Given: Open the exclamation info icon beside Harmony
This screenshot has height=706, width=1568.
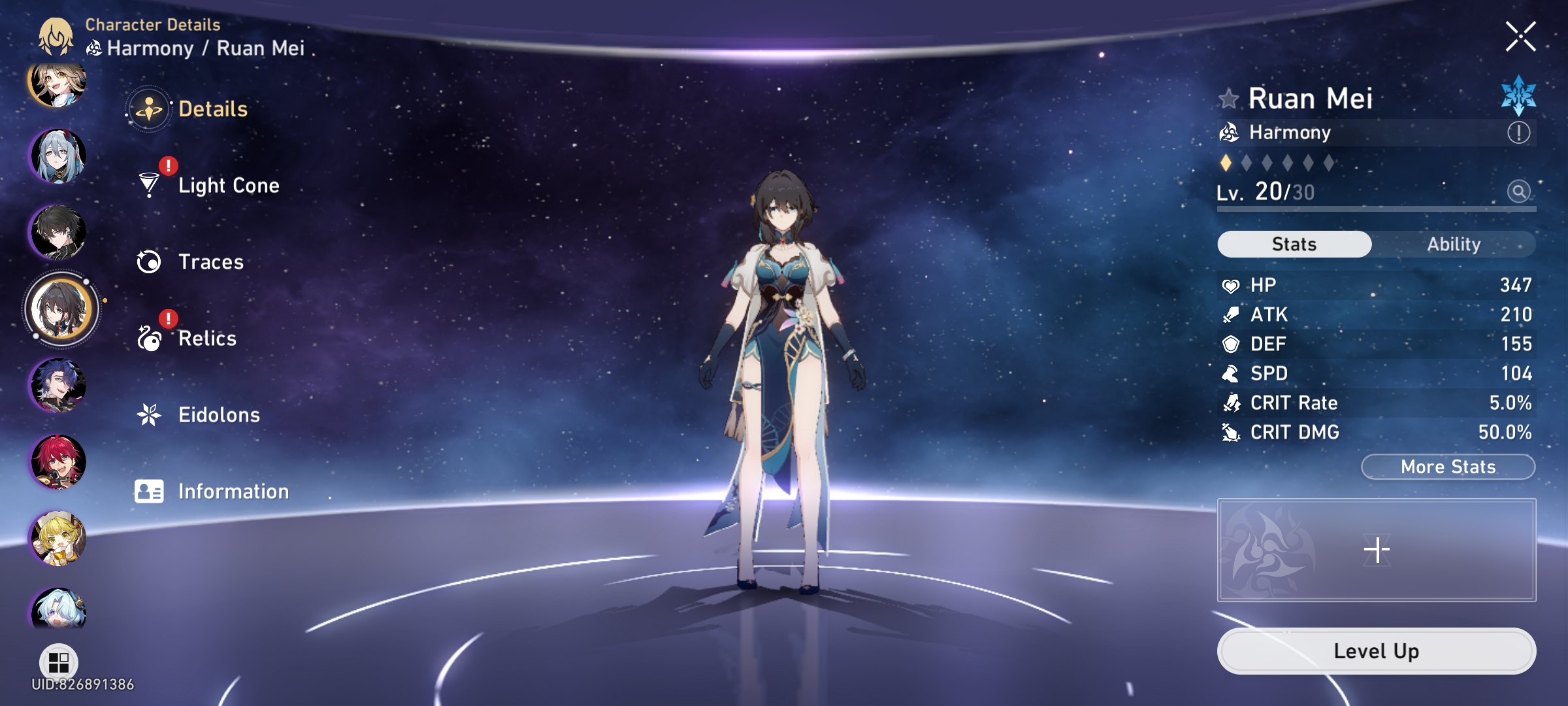Looking at the screenshot, I should click(1520, 131).
